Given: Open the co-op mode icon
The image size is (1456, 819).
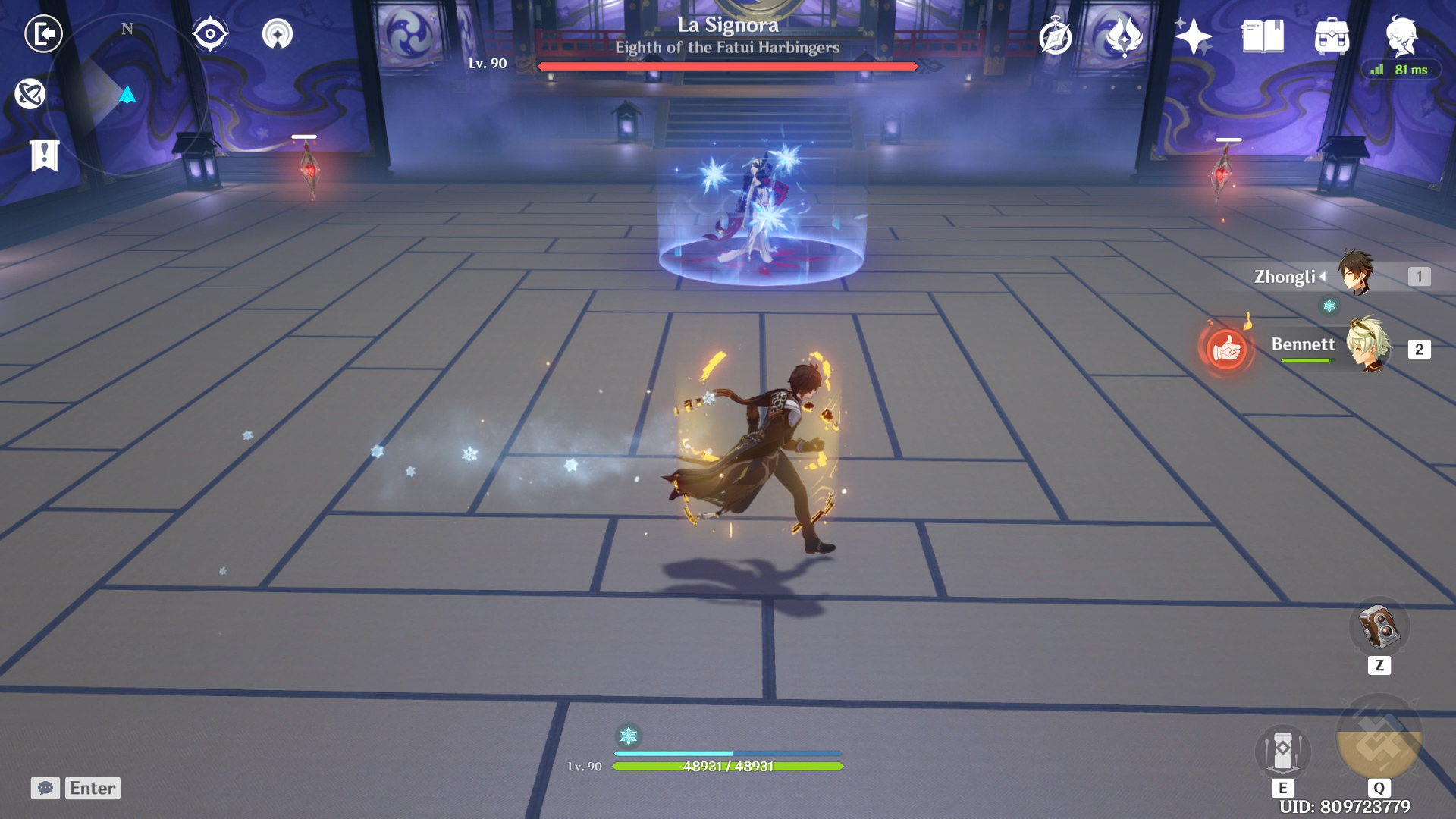Looking at the screenshot, I should tap(278, 34).
